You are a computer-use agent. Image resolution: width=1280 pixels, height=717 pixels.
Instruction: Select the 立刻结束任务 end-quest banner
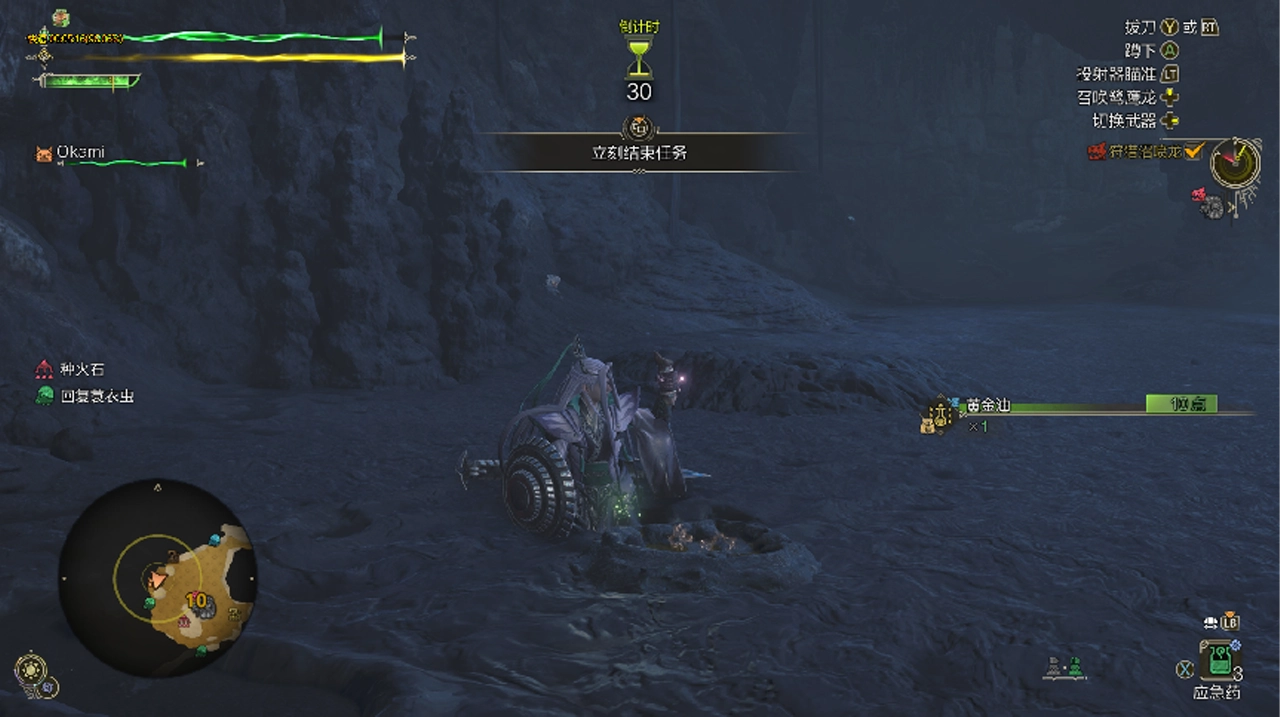[638, 153]
